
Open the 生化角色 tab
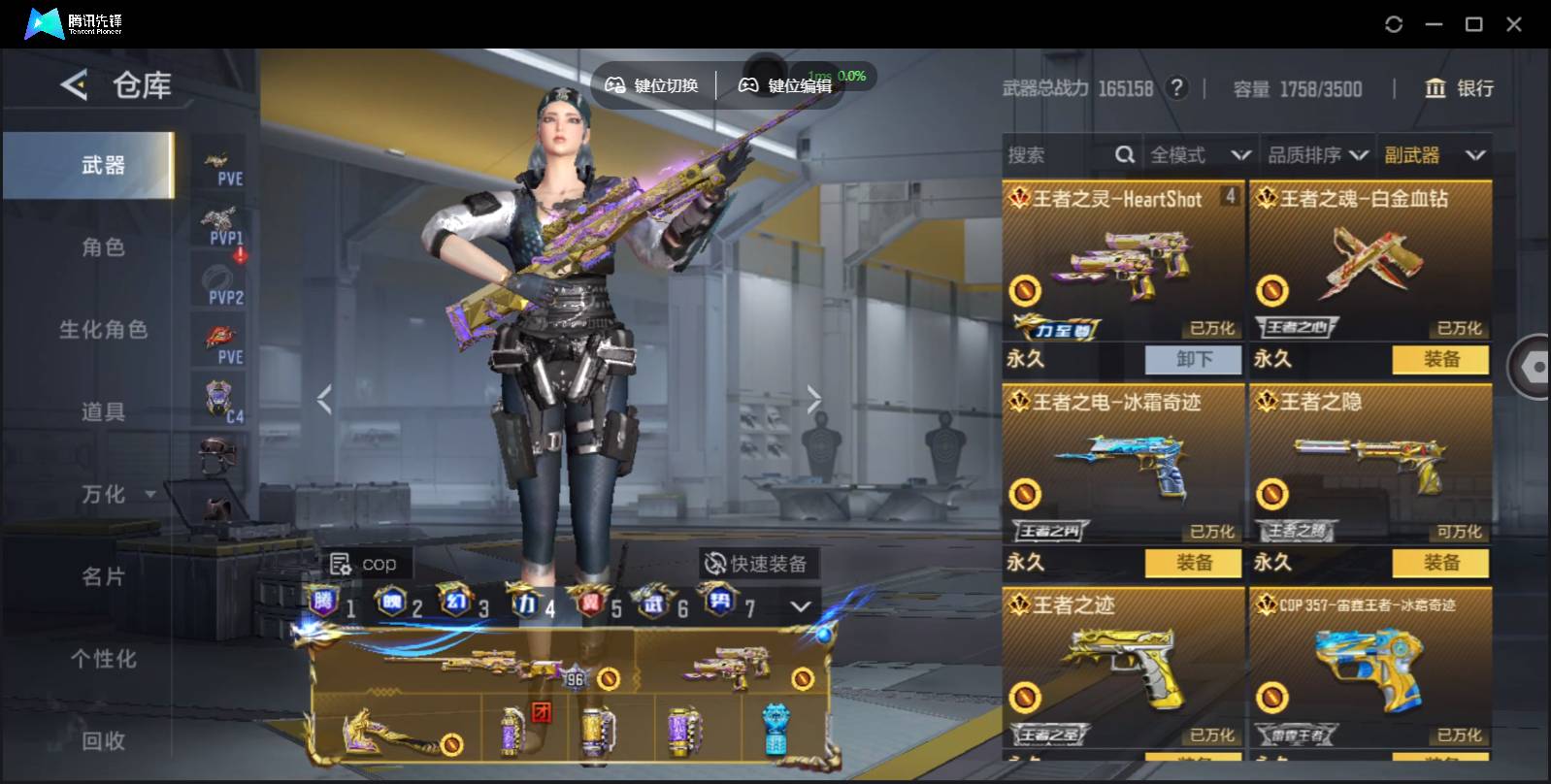(103, 330)
